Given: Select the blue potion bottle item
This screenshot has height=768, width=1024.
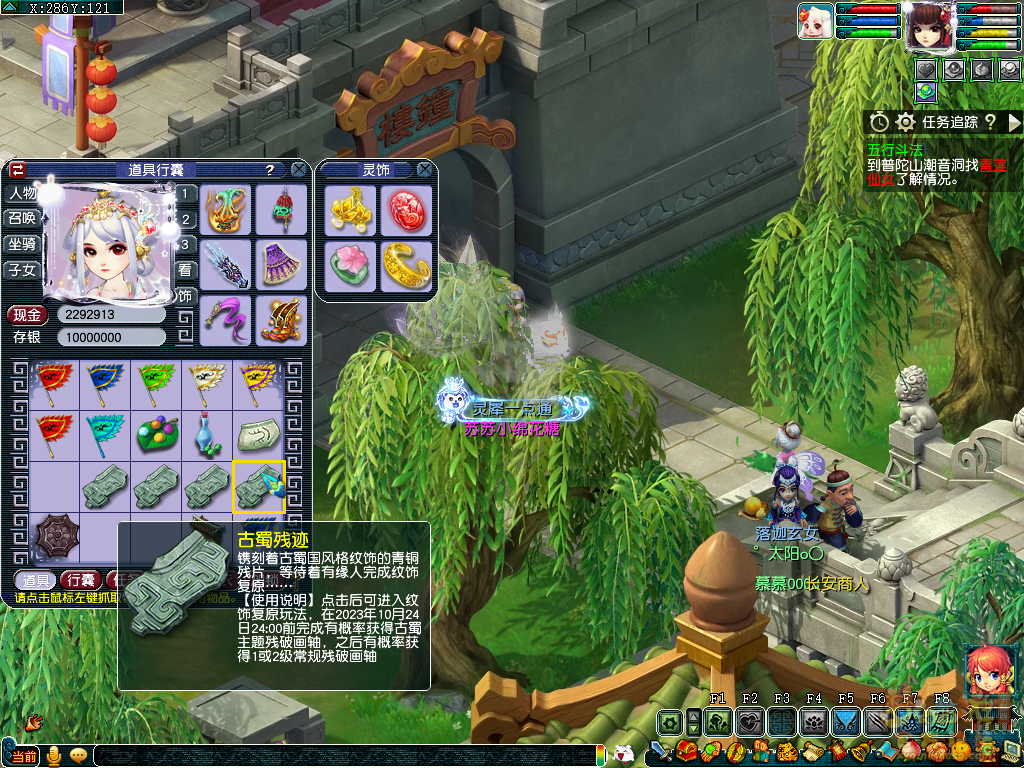Looking at the screenshot, I should 207,435.
